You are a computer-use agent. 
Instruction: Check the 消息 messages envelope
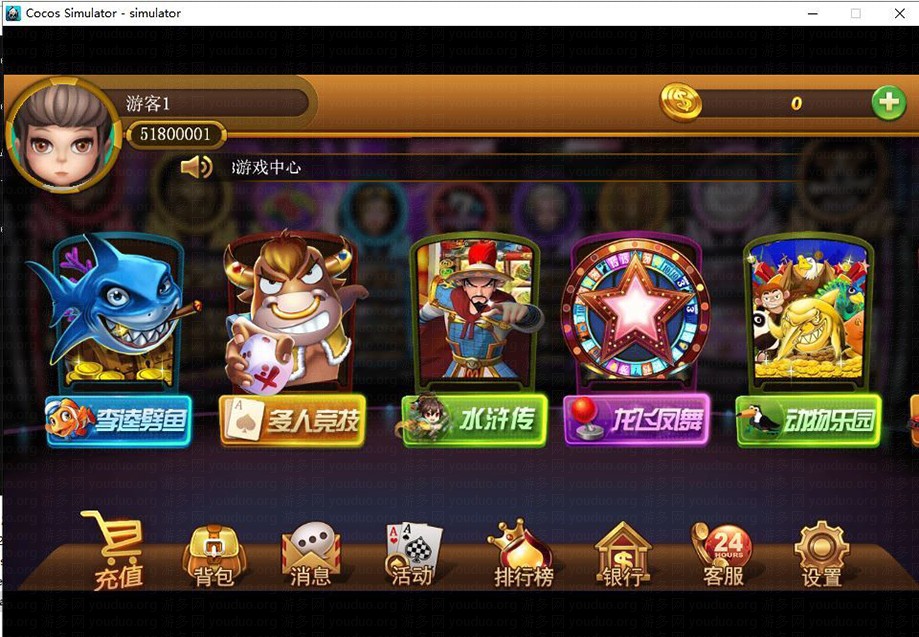pyautogui.click(x=311, y=555)
